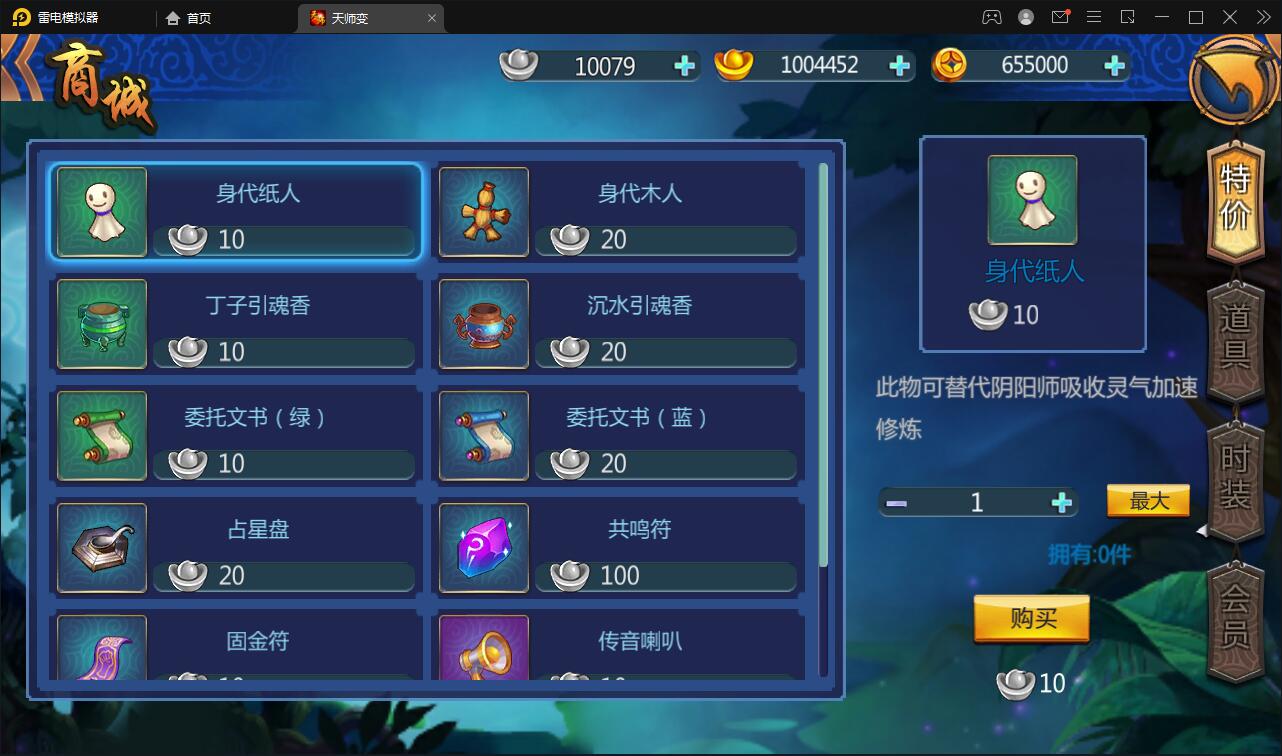Click 最大 to set maximum quantity
This screenshot has height=756, width=1282.
click(x=1147, y=500)
